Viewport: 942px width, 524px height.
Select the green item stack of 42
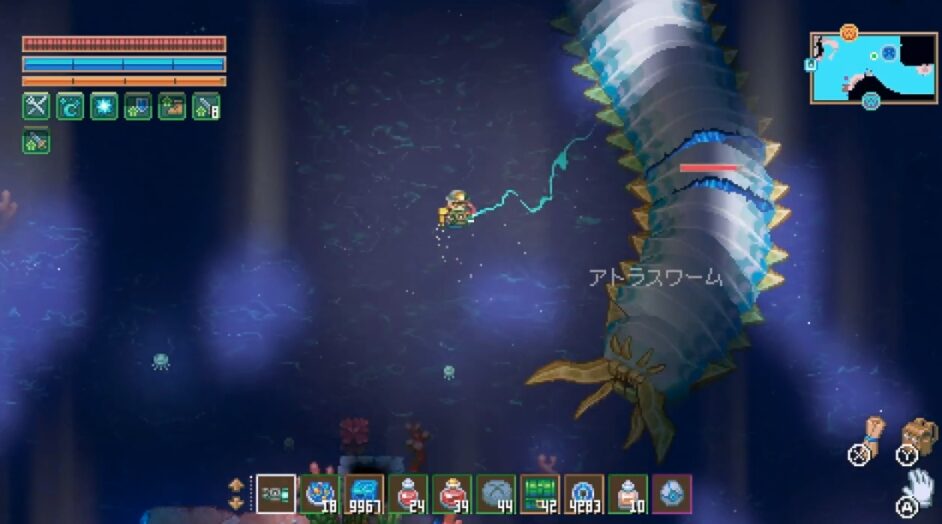(540, 493)
